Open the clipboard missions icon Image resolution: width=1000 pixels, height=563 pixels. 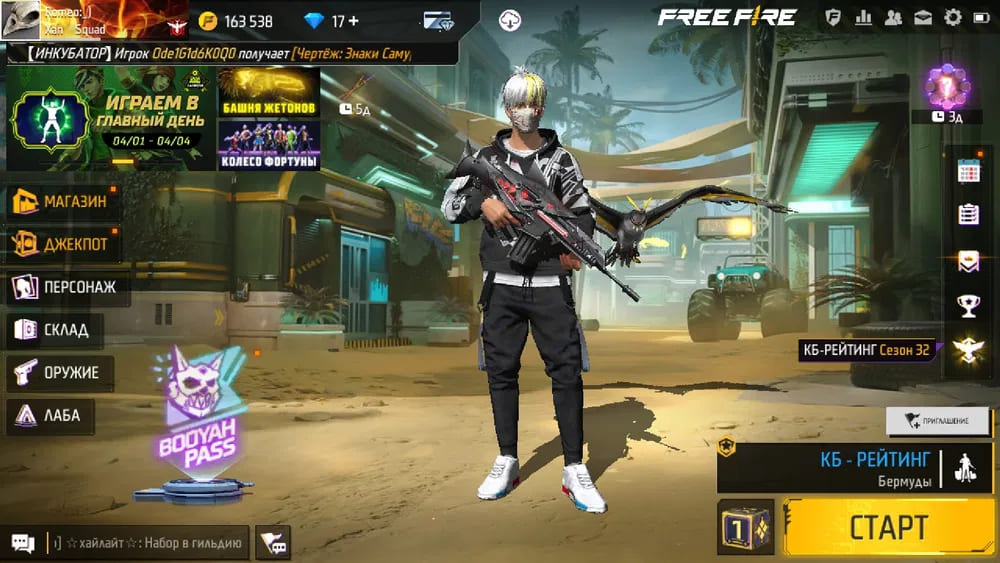coord(968,215)
